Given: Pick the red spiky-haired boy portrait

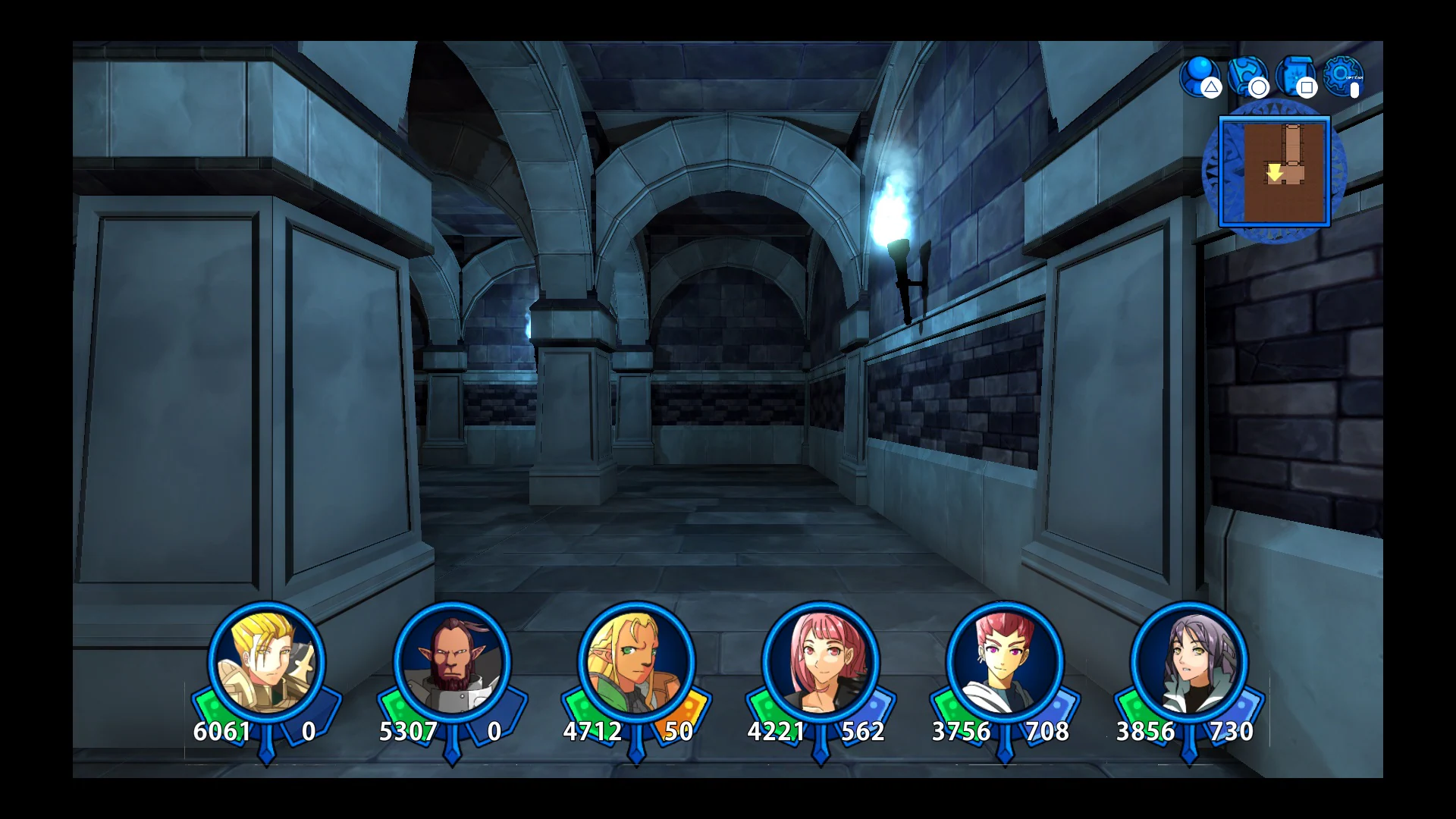Looking at the screenshot, I should tap(1005, 662).
